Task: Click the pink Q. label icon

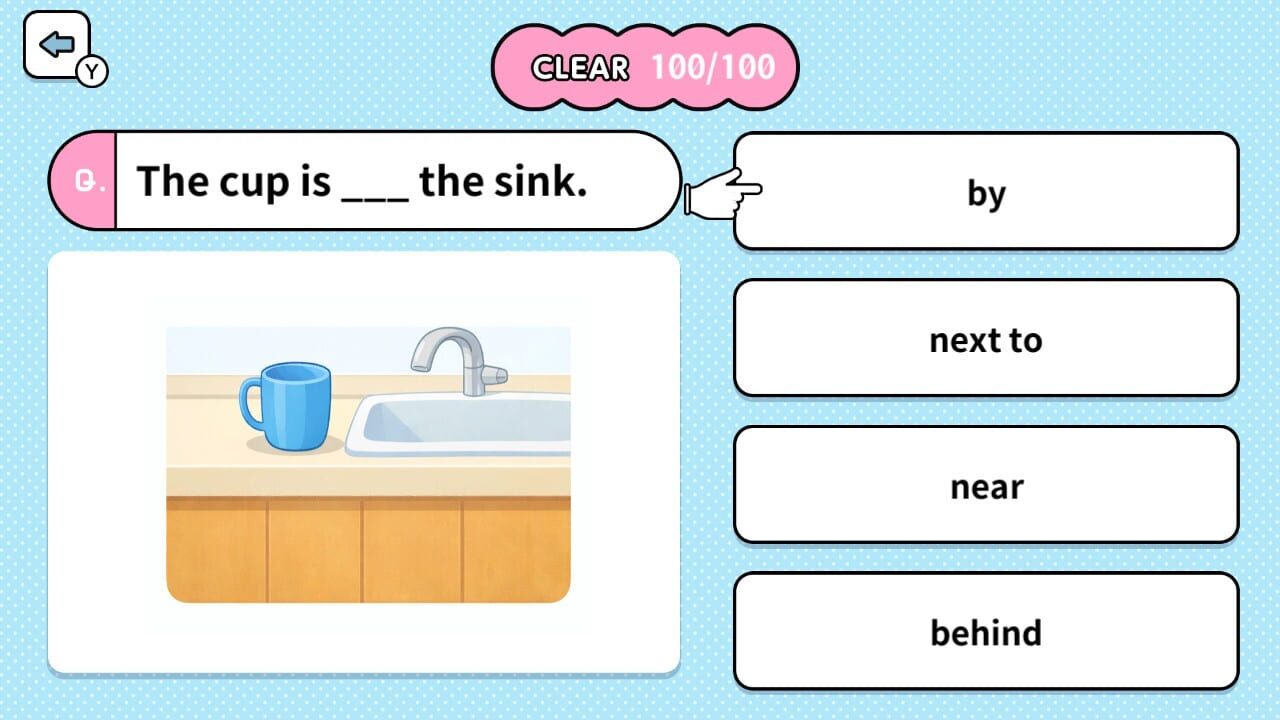Action: pos(86,180)
